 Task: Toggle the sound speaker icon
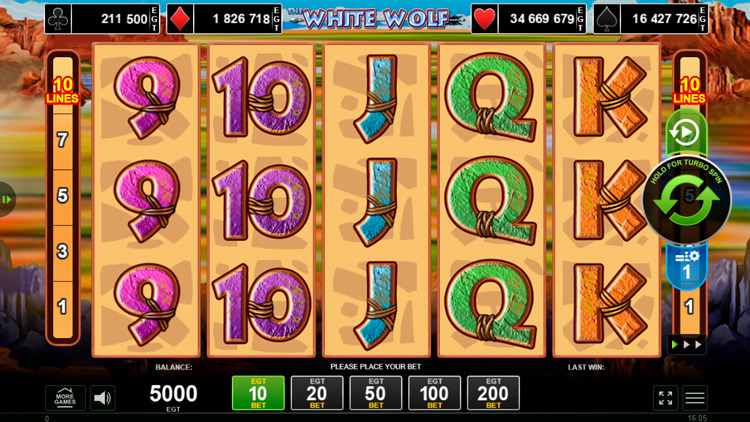[x=102, y=397]
